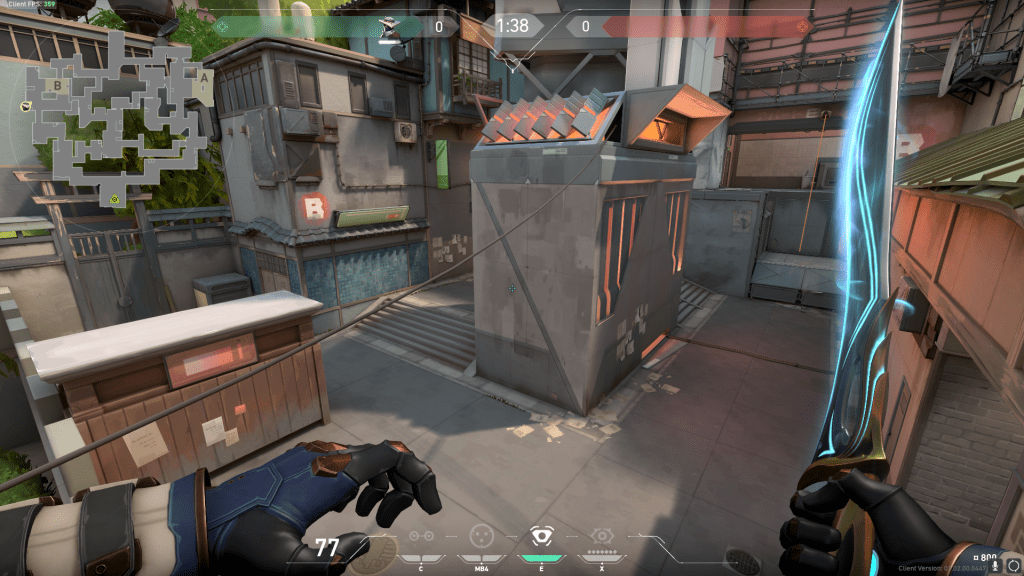Use the highlighted signature ability on E

tap(541, 536)
